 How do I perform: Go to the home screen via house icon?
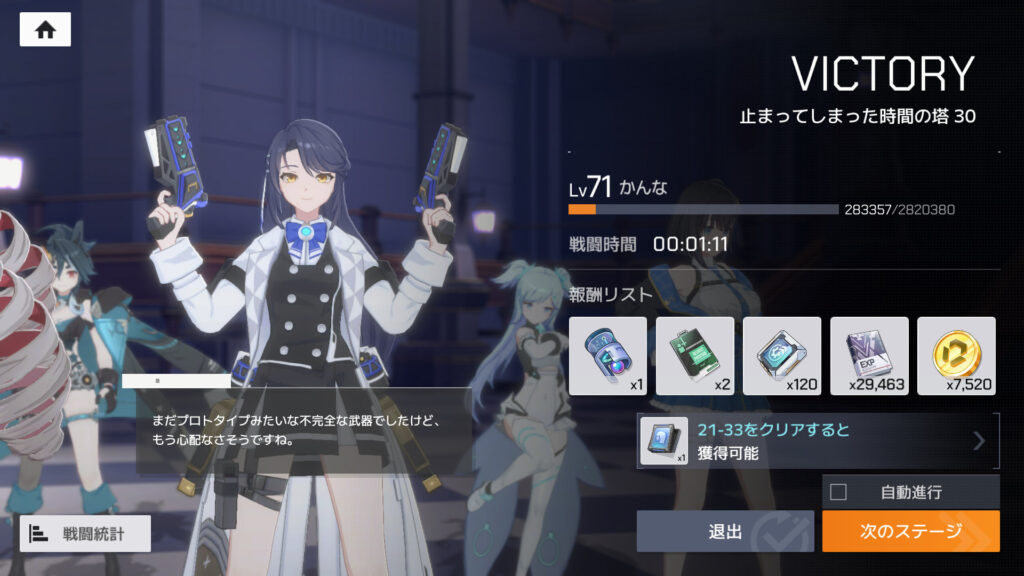pyautogui.click(x=45, y=29)
